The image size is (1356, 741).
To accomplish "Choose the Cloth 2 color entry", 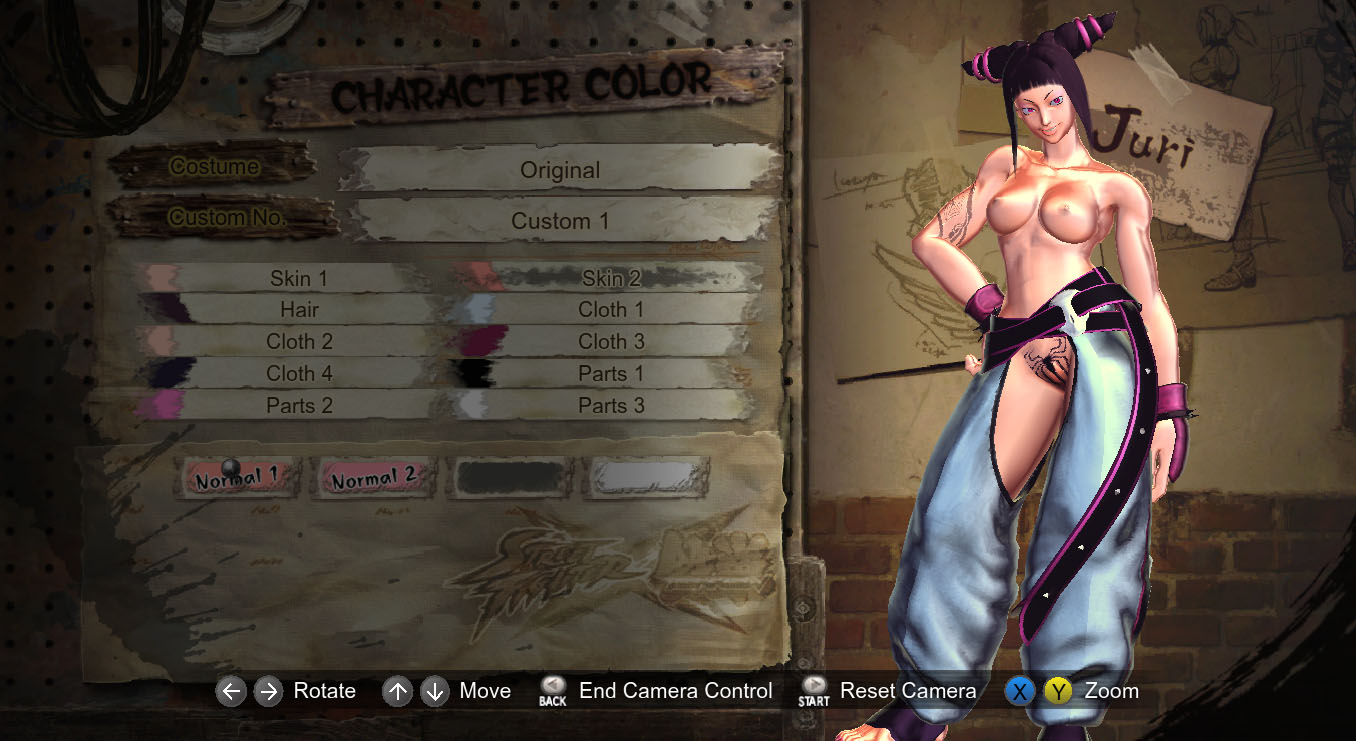I will [298, 342].
